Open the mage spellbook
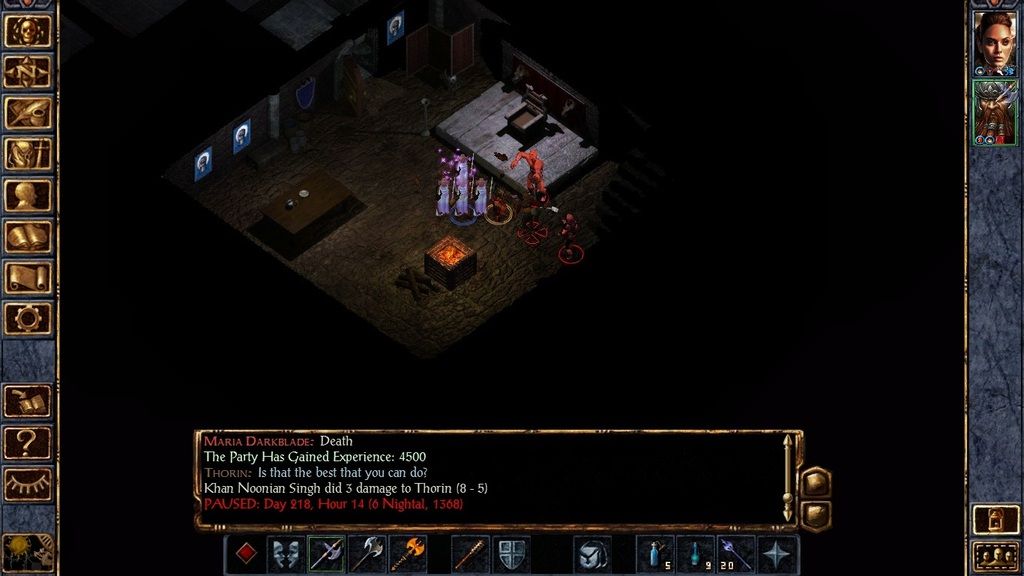 point(27,236)
